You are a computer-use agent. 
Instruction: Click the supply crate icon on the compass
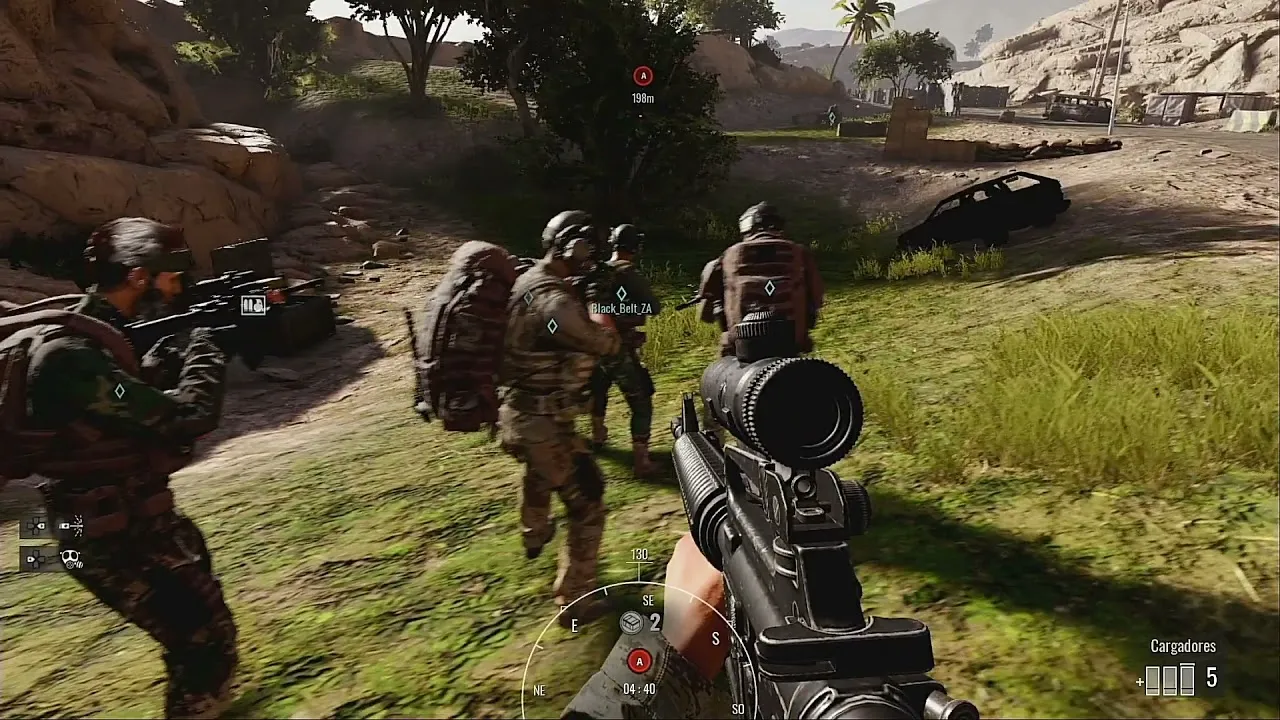pyautogui.click(x=631, y=622)
